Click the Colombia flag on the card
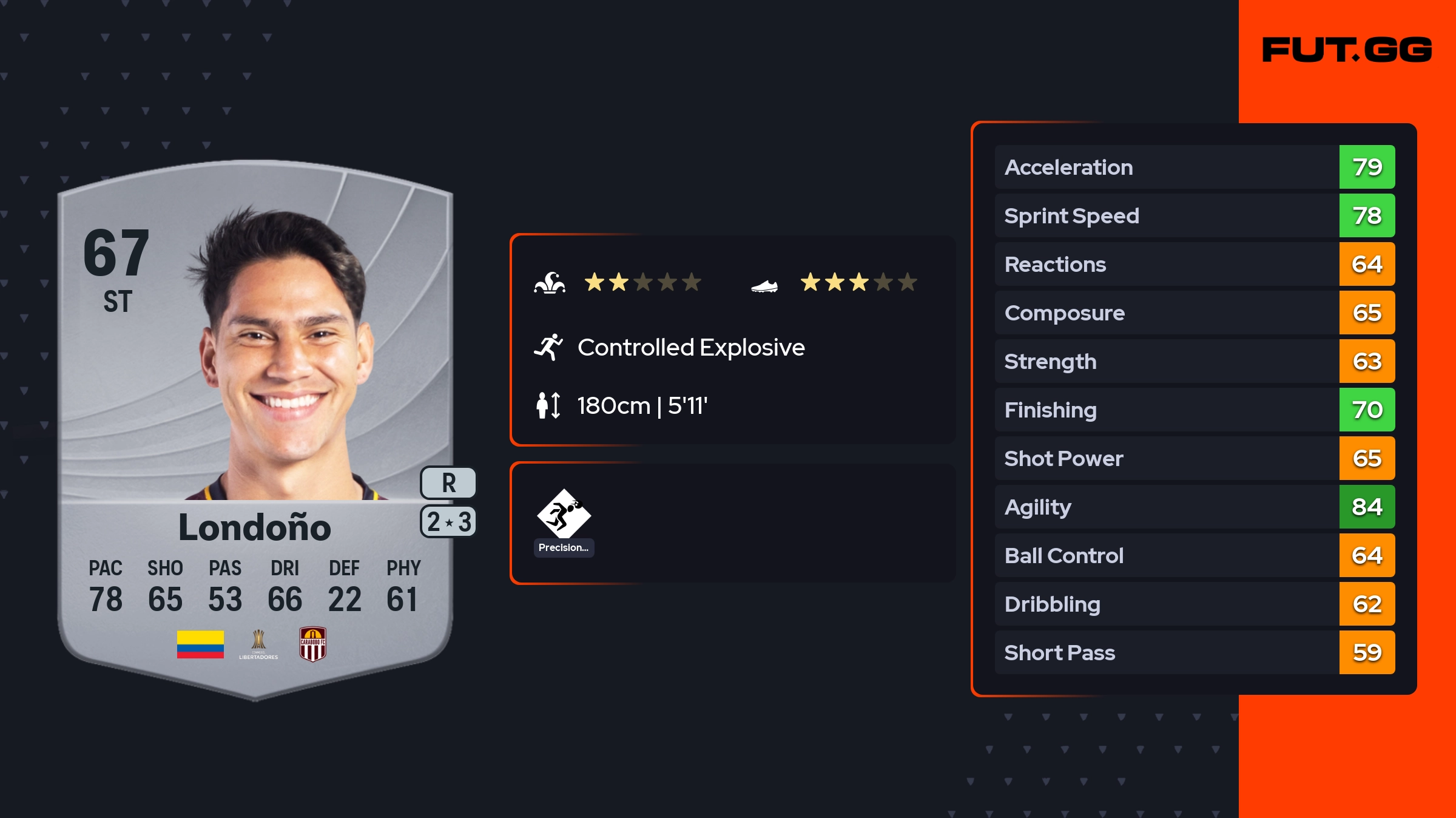This screenshot has height=818, width=1456. click(200, 644)
